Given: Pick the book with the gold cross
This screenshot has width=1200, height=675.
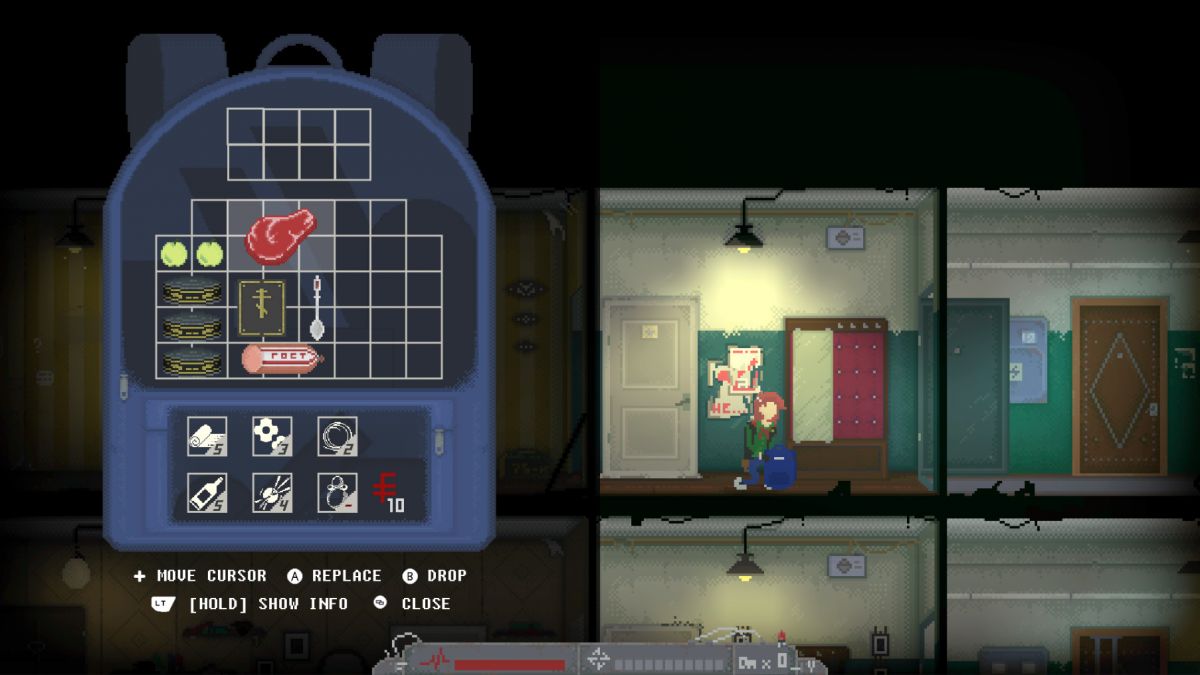Looking at the screenshot, I should (262, 306).
